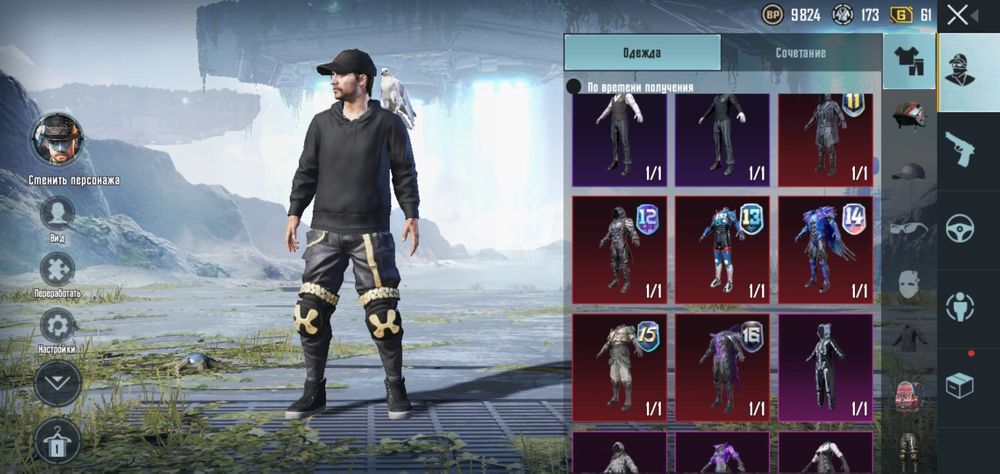The height and width of the screenshot is (474, 1000).
Task: Open the Настройки gear button
Action: point(58,325)
